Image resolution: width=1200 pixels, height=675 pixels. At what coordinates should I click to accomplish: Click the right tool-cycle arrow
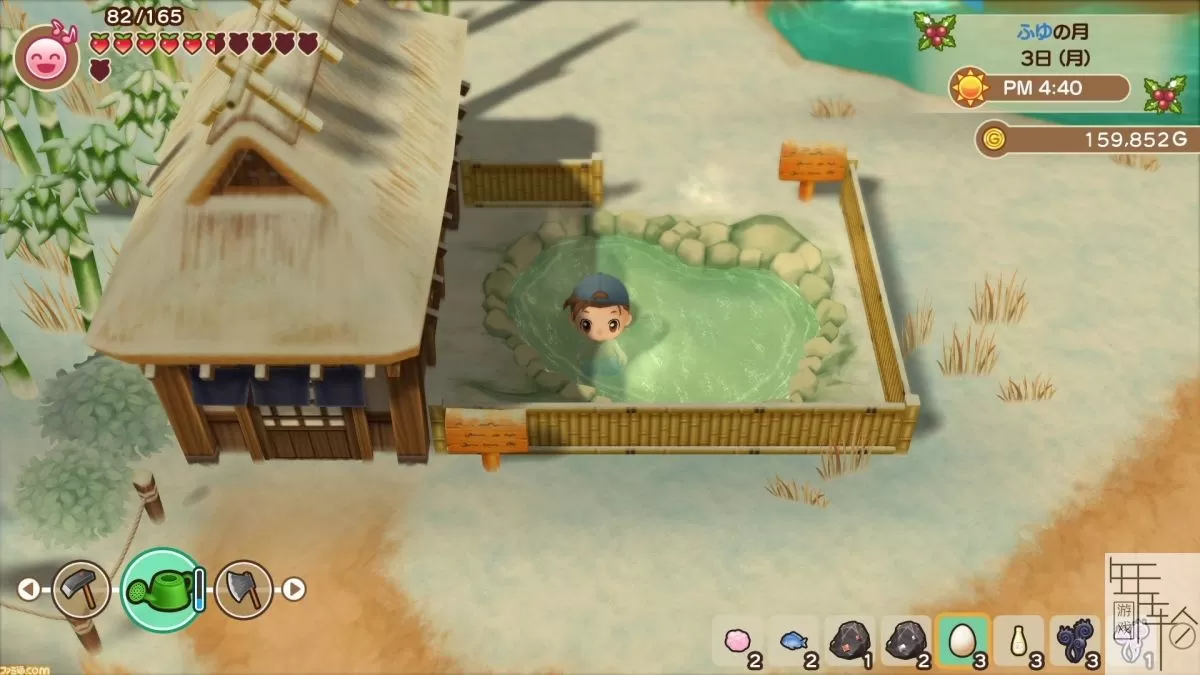(x=293, y=590)
